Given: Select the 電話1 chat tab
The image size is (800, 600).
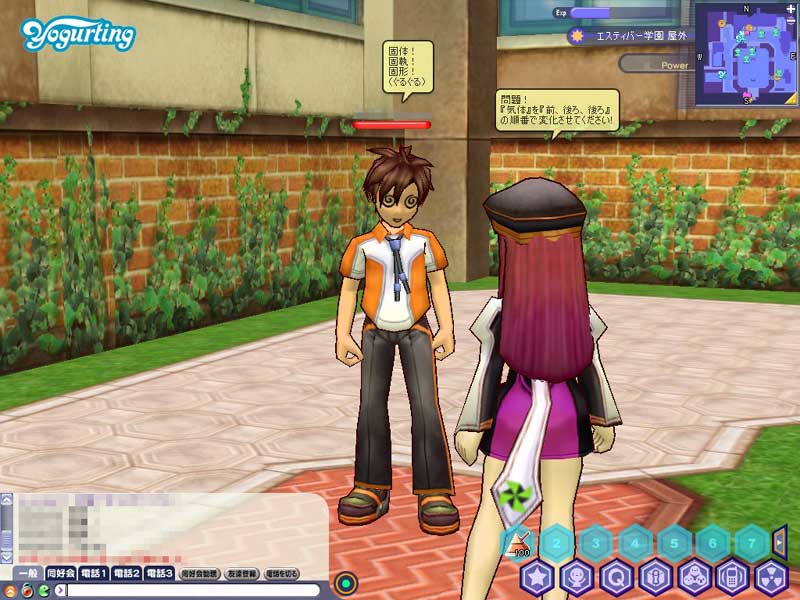Looking at the screenshot, I should click(x=95, y=573).
